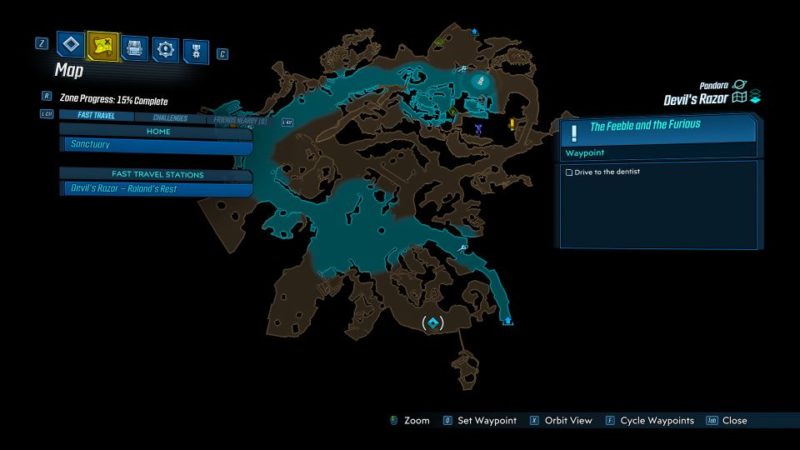Image resolution: width=800 pixels, height=450 pixels.
Task: Open the Inventory backpack tab
Action: click(134, 46)
